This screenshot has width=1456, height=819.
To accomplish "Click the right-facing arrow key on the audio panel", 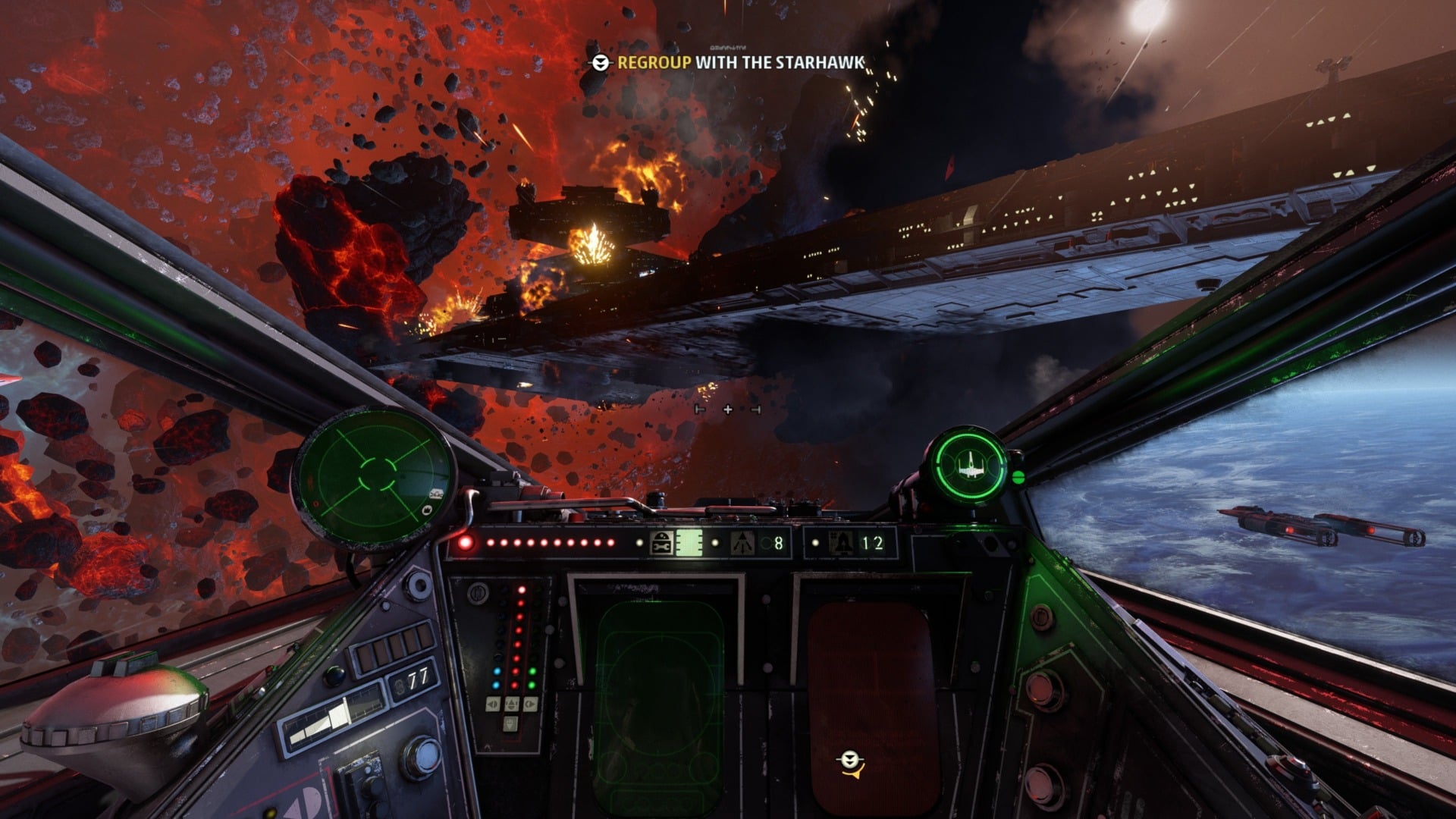I will 531,704.
